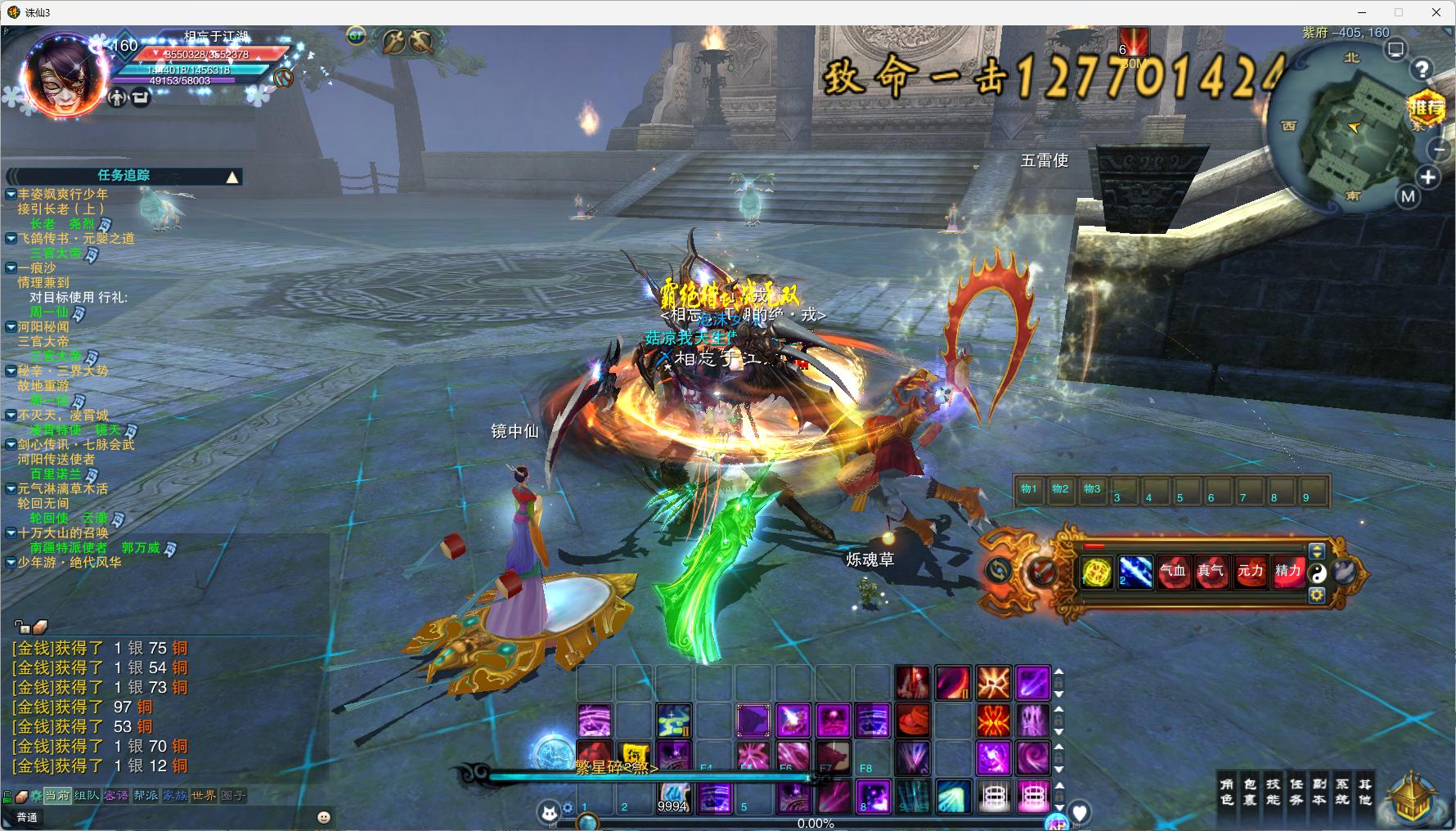Open the 副本 dungeon menu
Image resolution: width=1456 pixels, height=831 pixels.
pos(1319,792)
